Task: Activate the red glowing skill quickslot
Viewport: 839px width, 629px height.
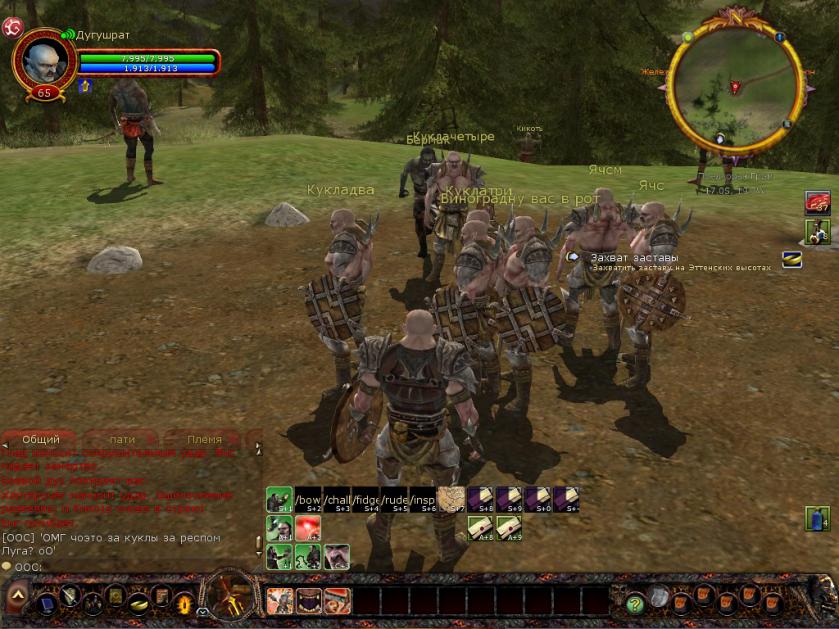Action: pyautogui.click(x=308, y=528)
